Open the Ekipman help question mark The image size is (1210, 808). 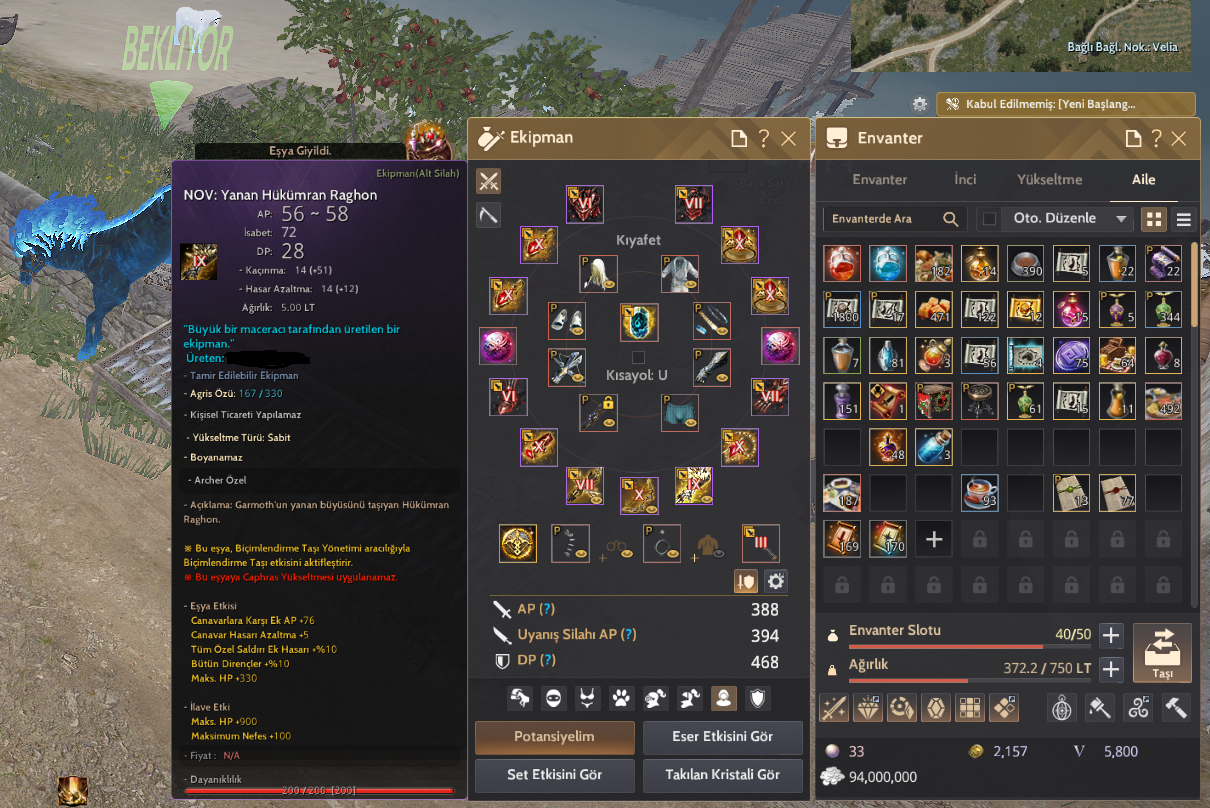coord(764,139)
